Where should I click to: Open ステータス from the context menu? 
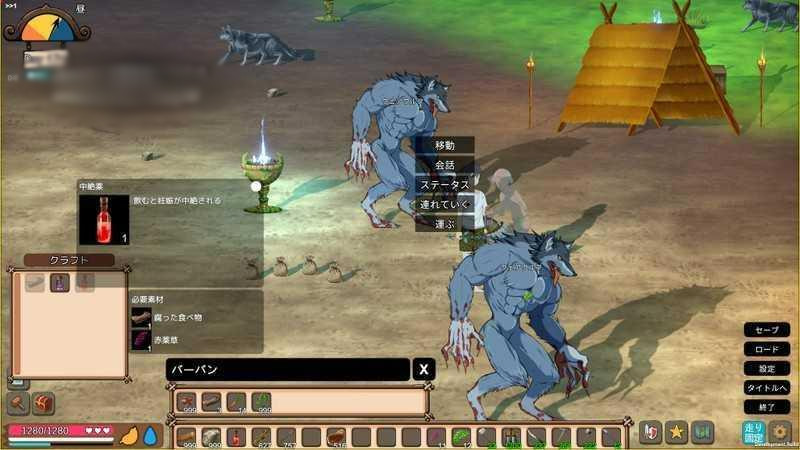pyautogui.click(x=444, y=185)
